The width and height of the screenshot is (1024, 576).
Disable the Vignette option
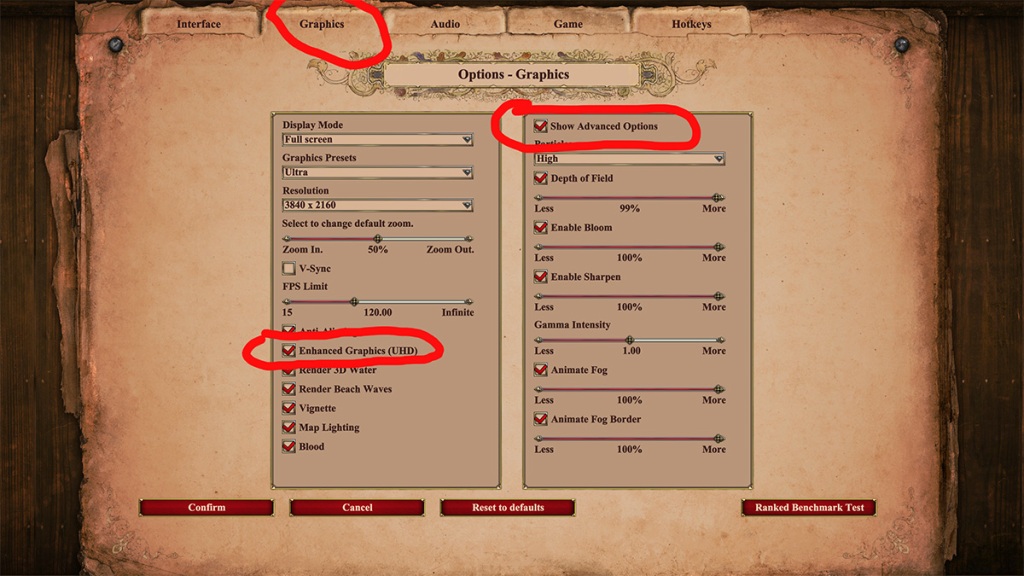point(289,408)
